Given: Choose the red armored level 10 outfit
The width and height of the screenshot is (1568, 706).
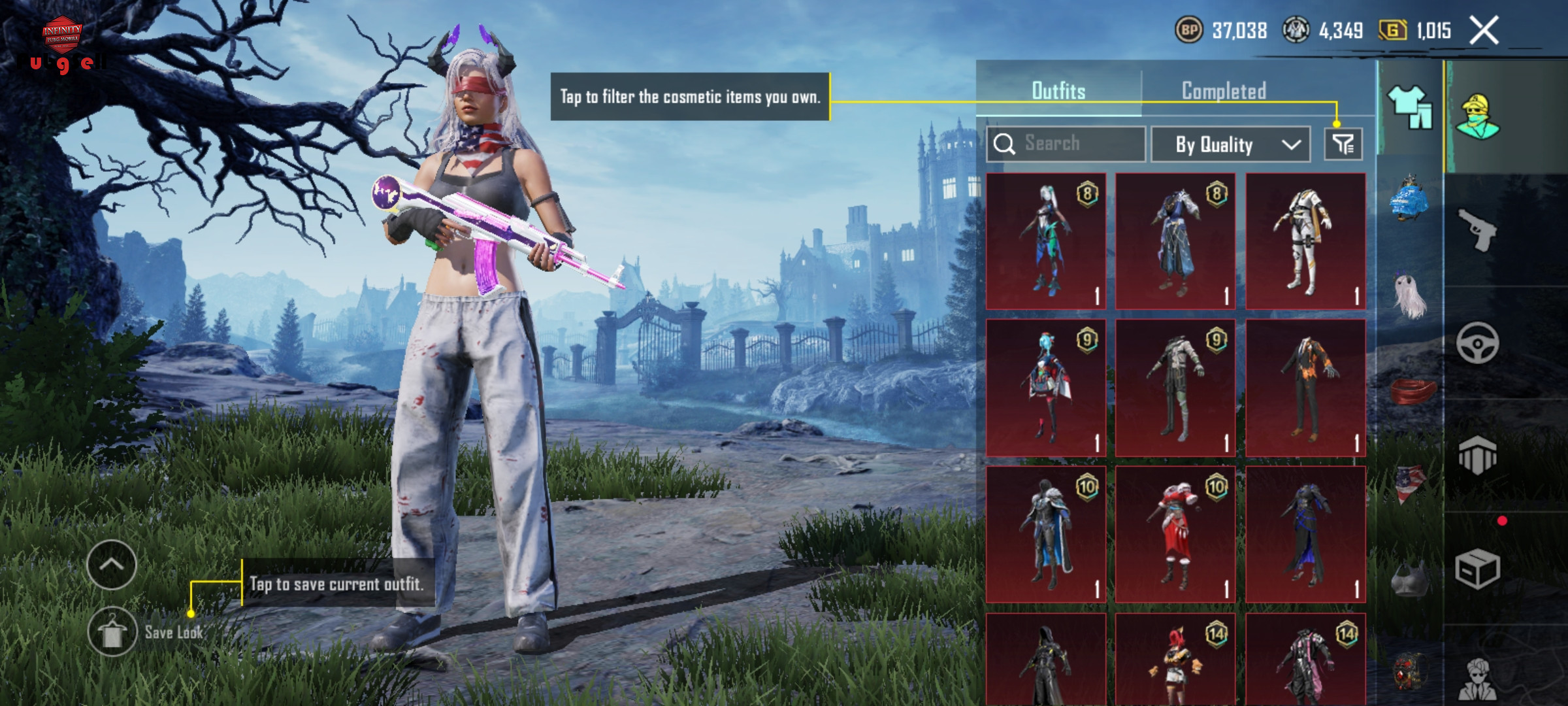Looking at the screenshot, I should (1175, 534).
